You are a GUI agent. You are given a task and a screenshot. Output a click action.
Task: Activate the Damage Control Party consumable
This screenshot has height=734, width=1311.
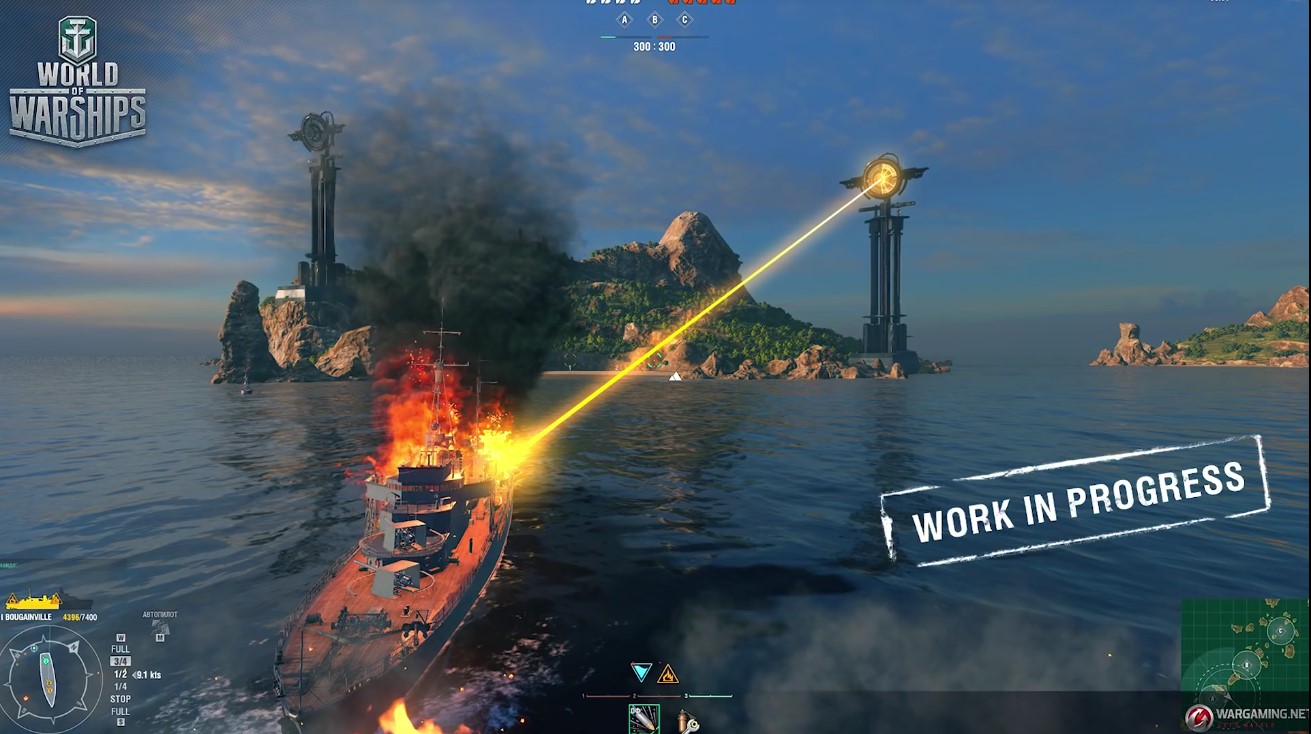tap(686, 720)
